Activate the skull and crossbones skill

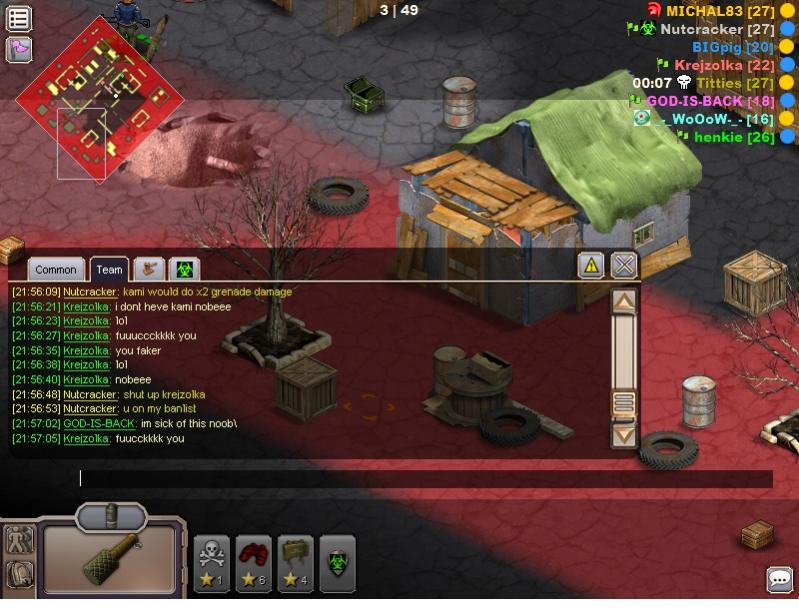point(212,563)
